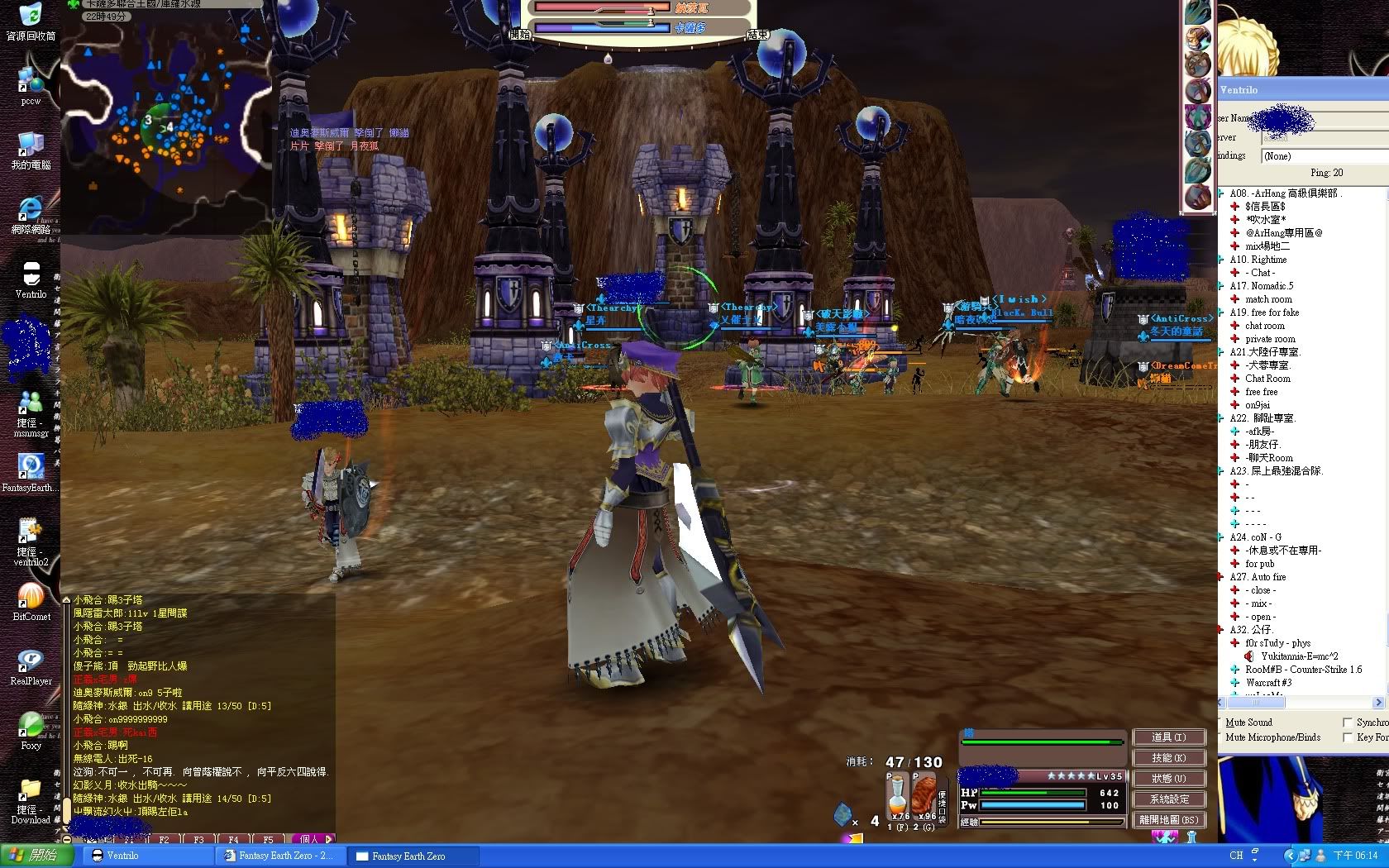1389x868 pixels.
Task: Open the 技能 (K) skills menu
Action: tap(1168, 757)
